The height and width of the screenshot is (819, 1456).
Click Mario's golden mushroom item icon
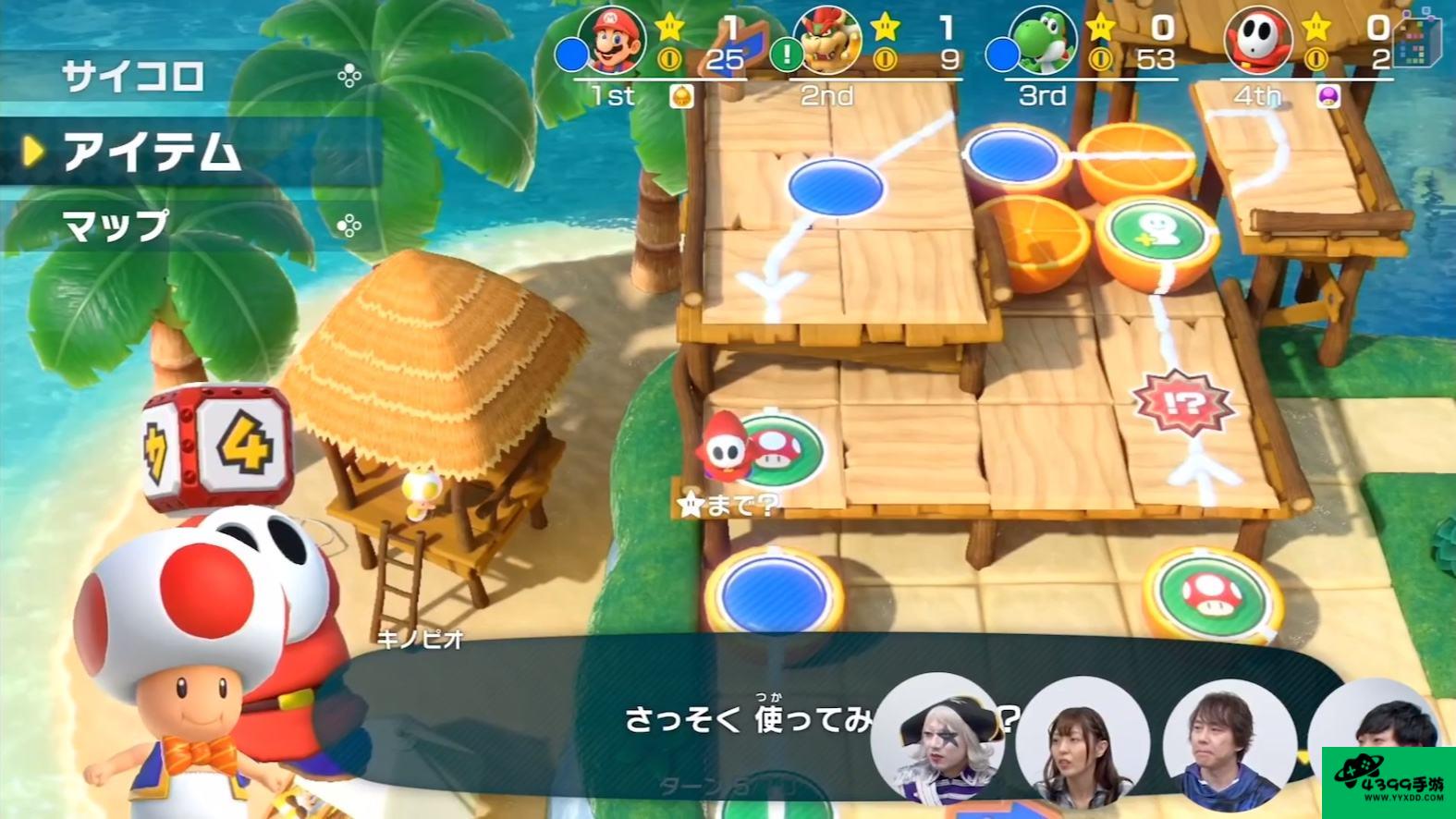(x=681, y=96)
